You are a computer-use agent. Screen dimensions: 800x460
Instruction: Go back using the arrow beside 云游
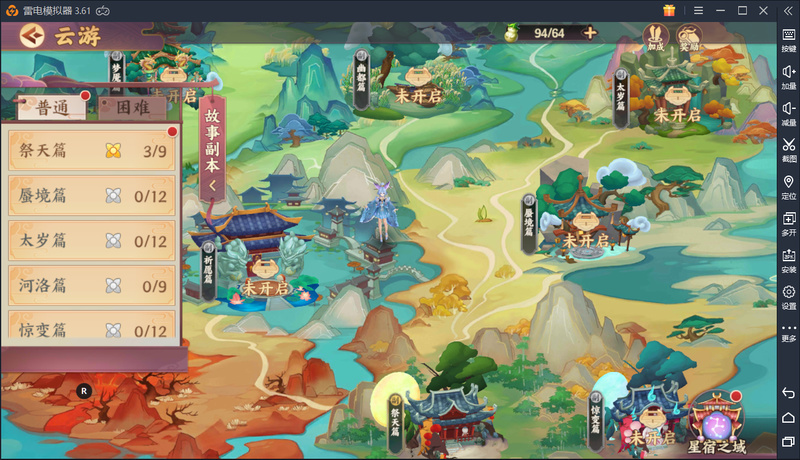[x=32, y=36]
